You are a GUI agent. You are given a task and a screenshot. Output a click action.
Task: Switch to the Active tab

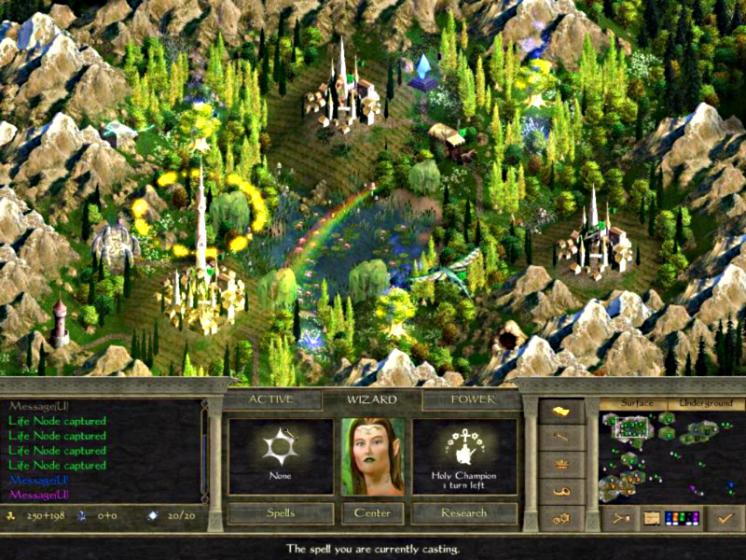272,399
